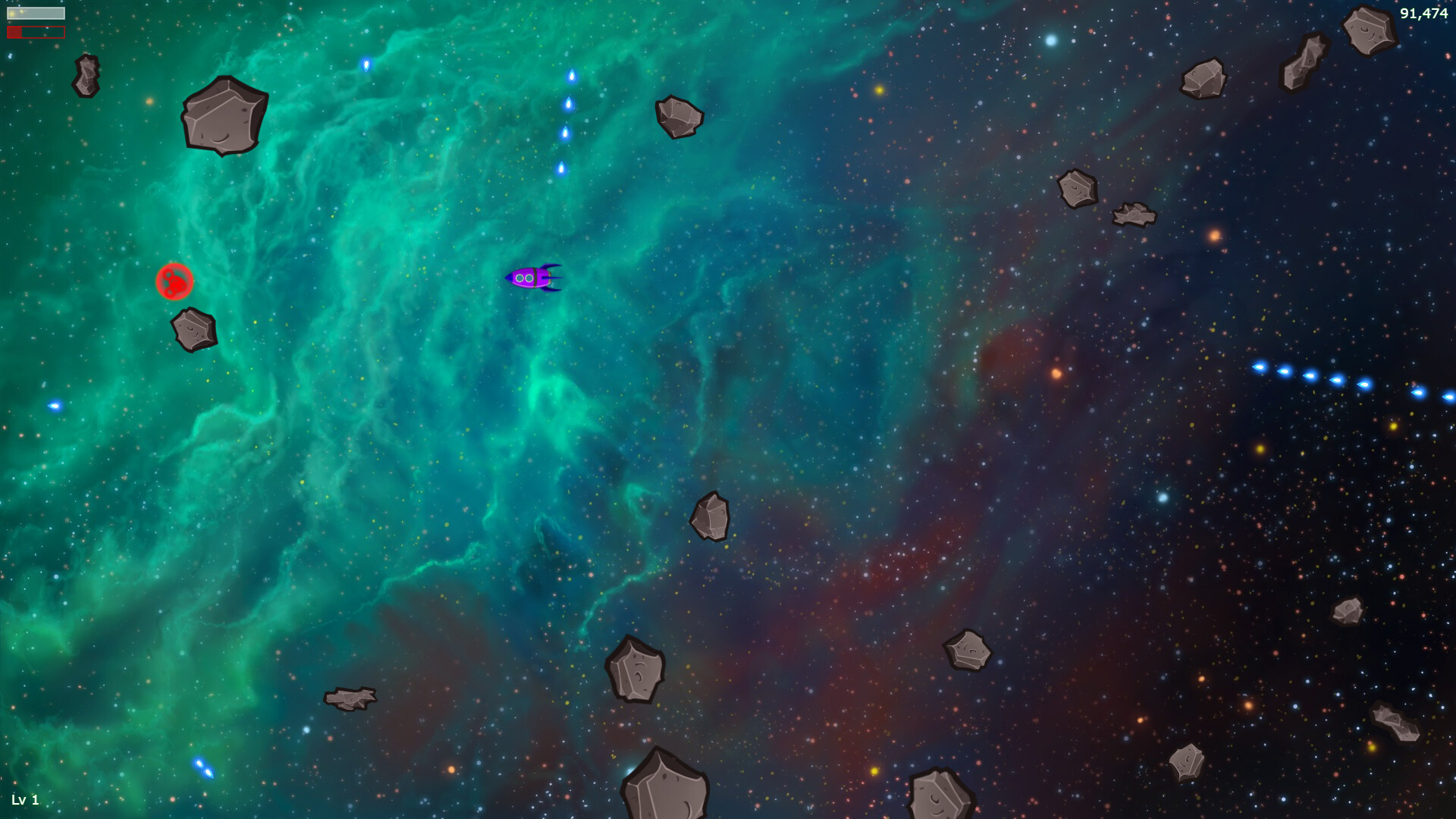1456x819 pixels.
Task: Click the red enemy orb
Action: coord(174,281)
